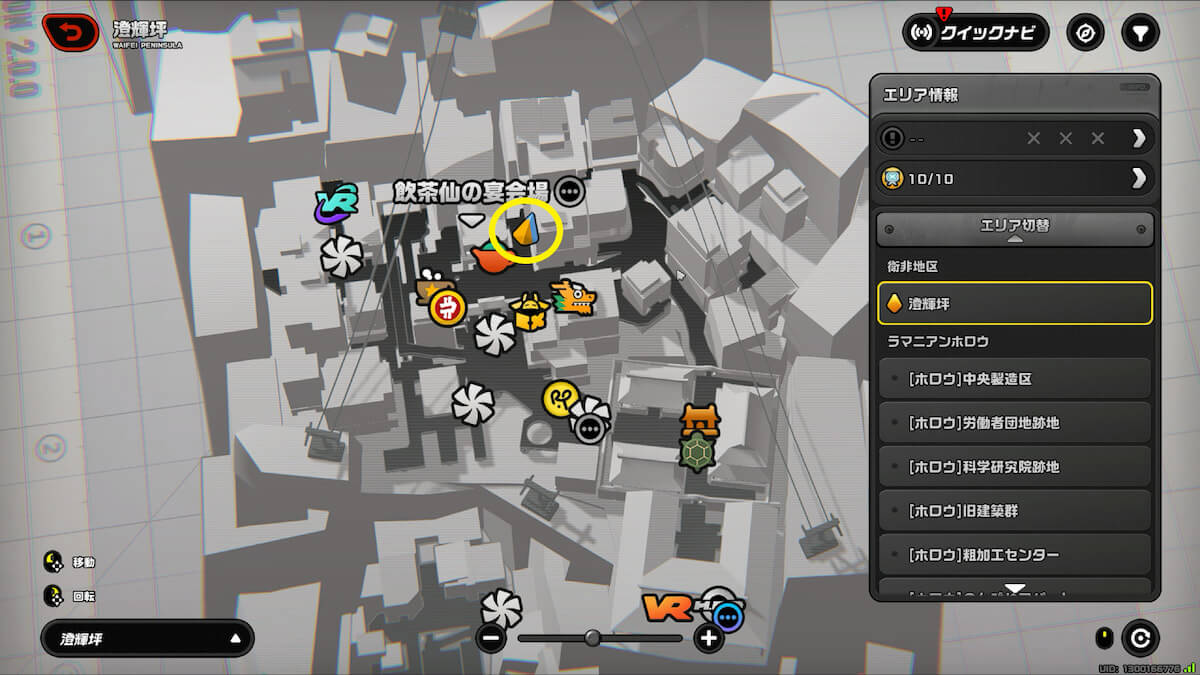The width and height of the screenshot is (1200, 675).
Task: Select the 澄輝坪 area entry in the list
Action: pyautogui.click(x=1014, y=303)
